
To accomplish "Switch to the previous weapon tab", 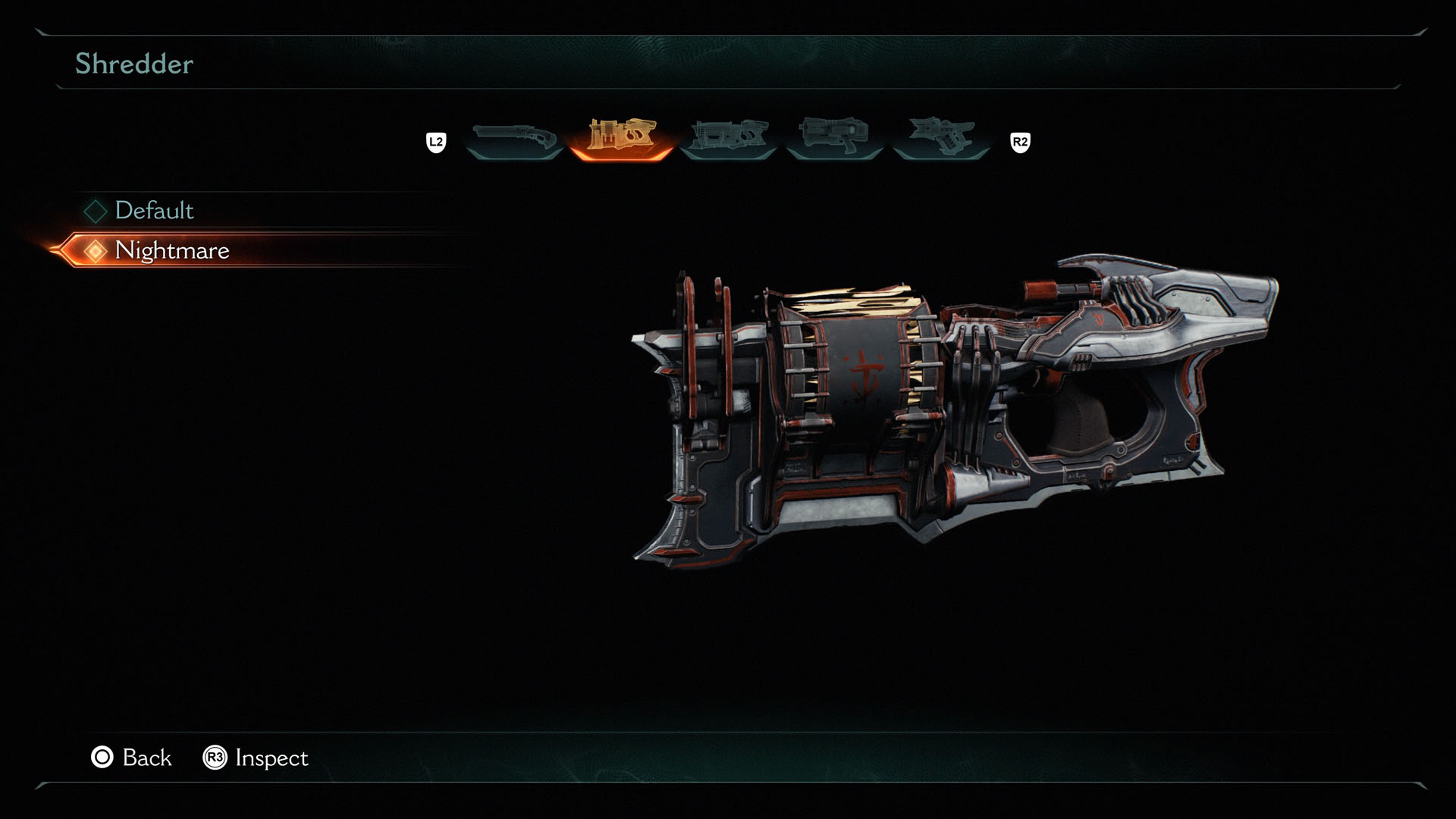I will pyautogui.click(x=438, y=140).
